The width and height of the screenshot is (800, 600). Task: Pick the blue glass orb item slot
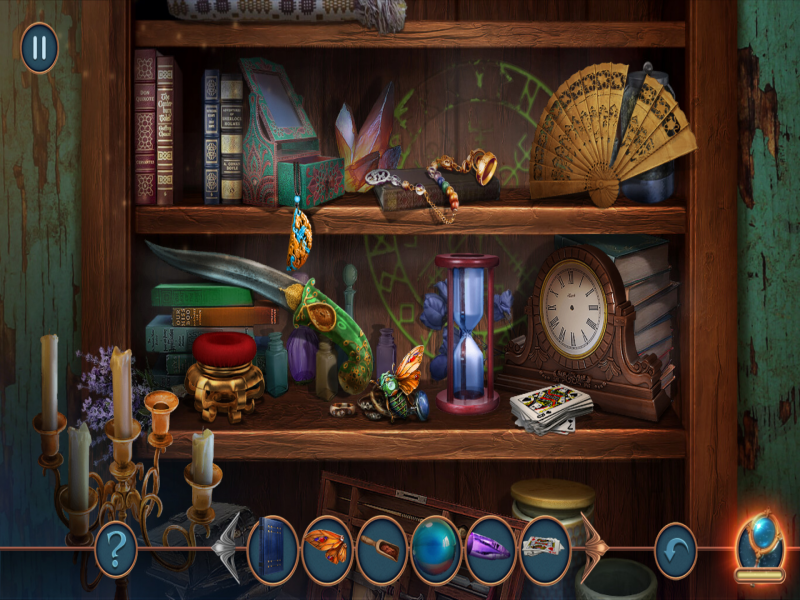[x=436, y=549]
